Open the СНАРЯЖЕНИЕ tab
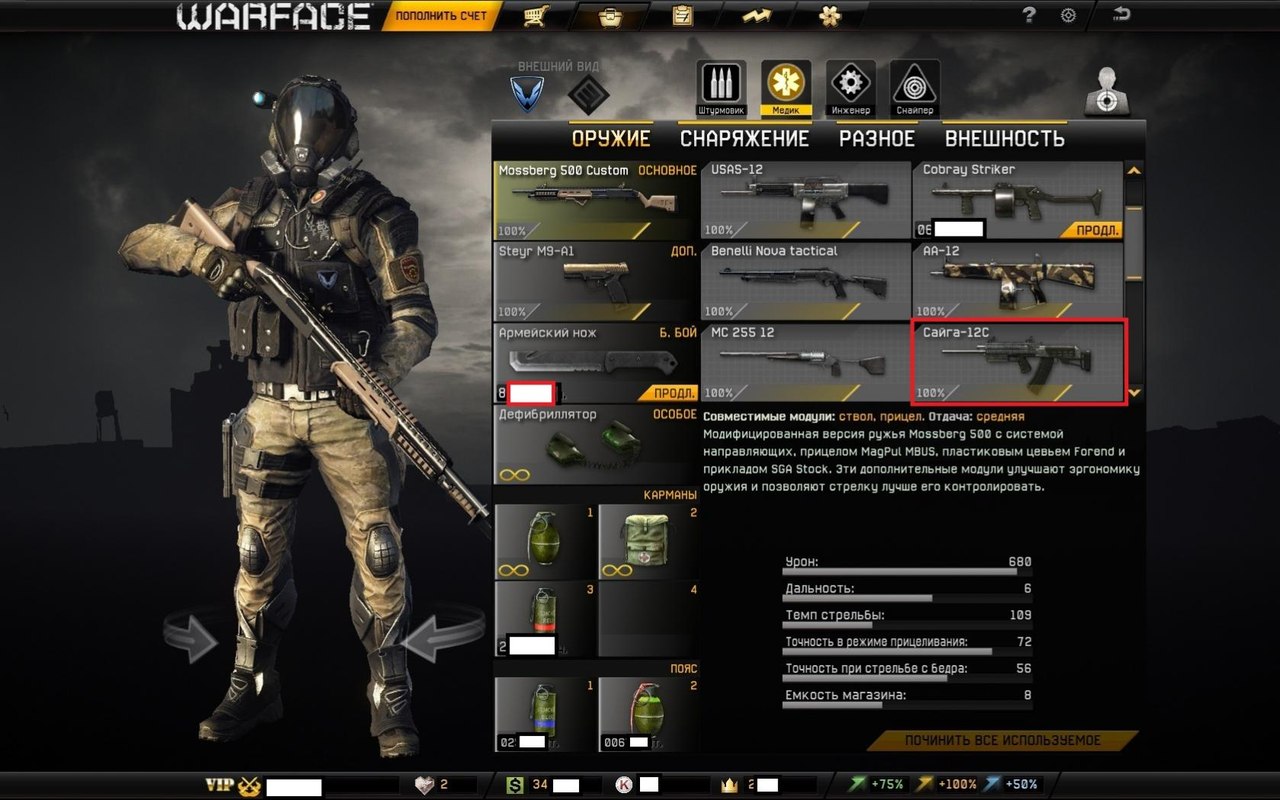The image size is (1280, 800). (x=744, y=139)
